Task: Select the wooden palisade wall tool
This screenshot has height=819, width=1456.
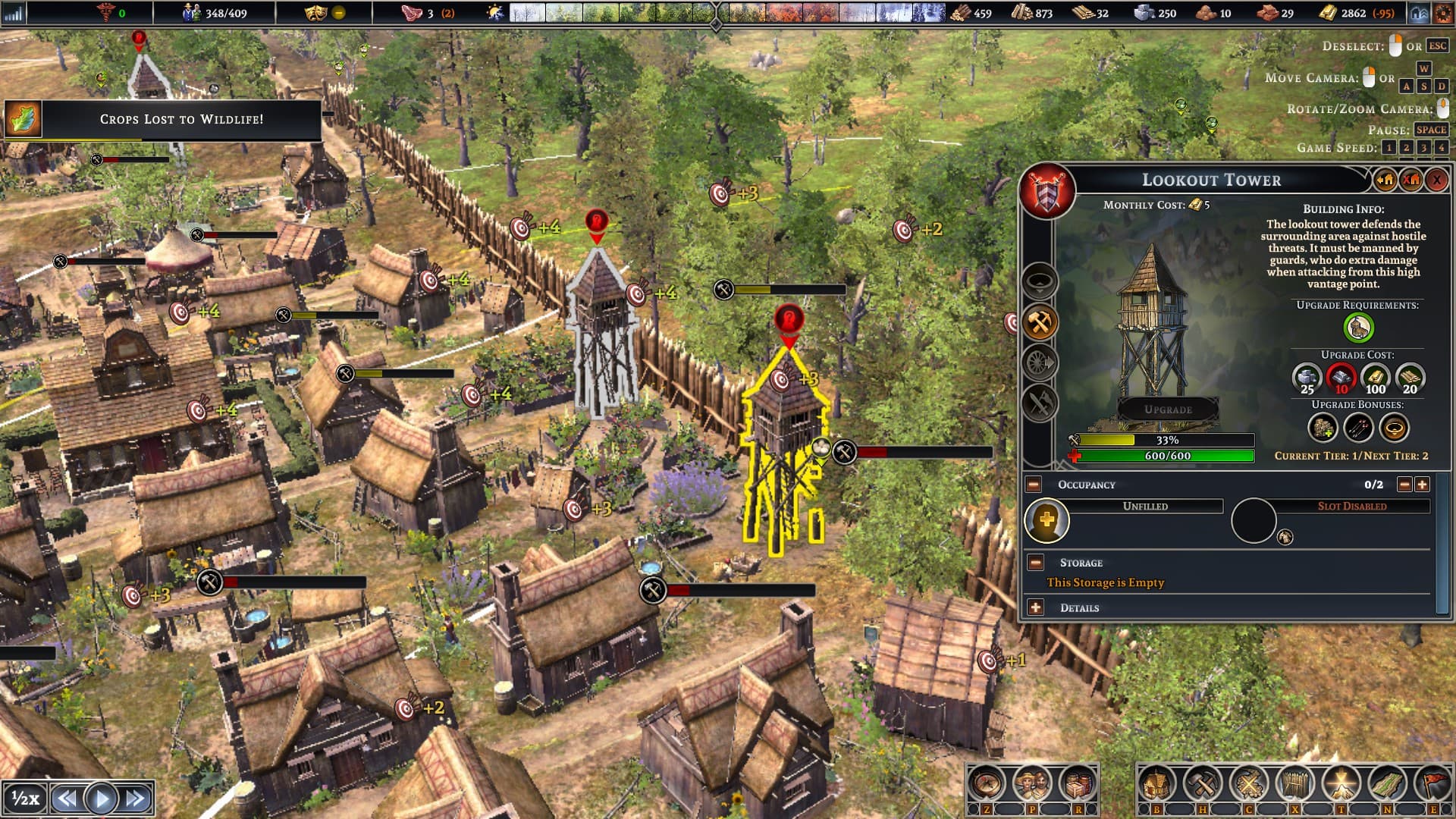Action: [x=1295, y=784]
